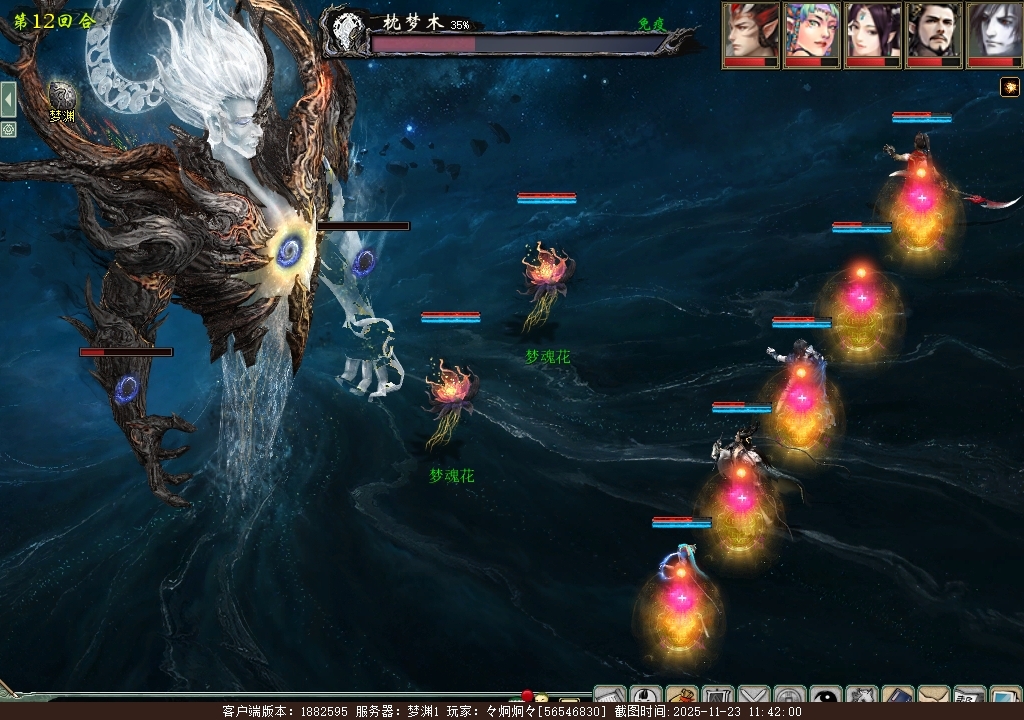Screen dimensions: 1024x720
Task: Collapse the left panel with arrow button
Action: 8,99
